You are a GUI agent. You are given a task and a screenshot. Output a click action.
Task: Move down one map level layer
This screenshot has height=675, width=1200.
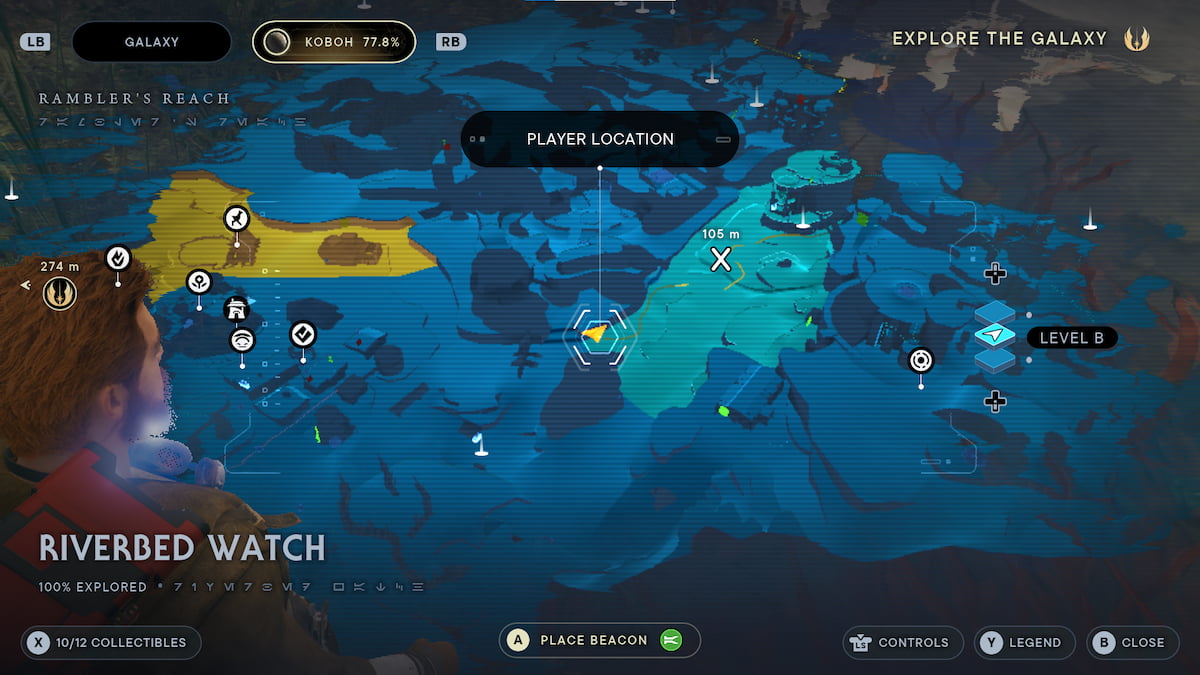994,402
